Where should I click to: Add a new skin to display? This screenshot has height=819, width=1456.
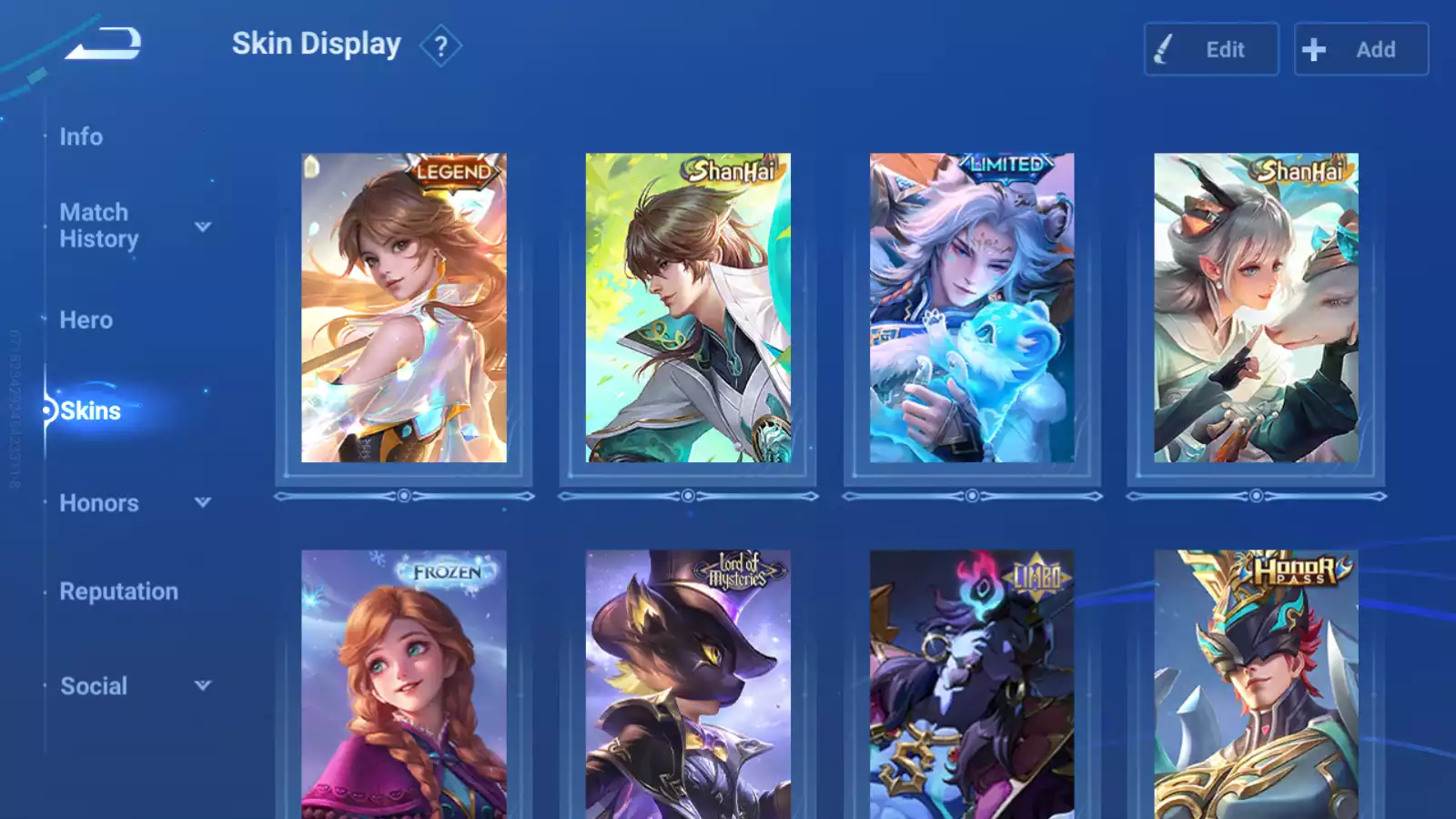[x=1360, y=49]
